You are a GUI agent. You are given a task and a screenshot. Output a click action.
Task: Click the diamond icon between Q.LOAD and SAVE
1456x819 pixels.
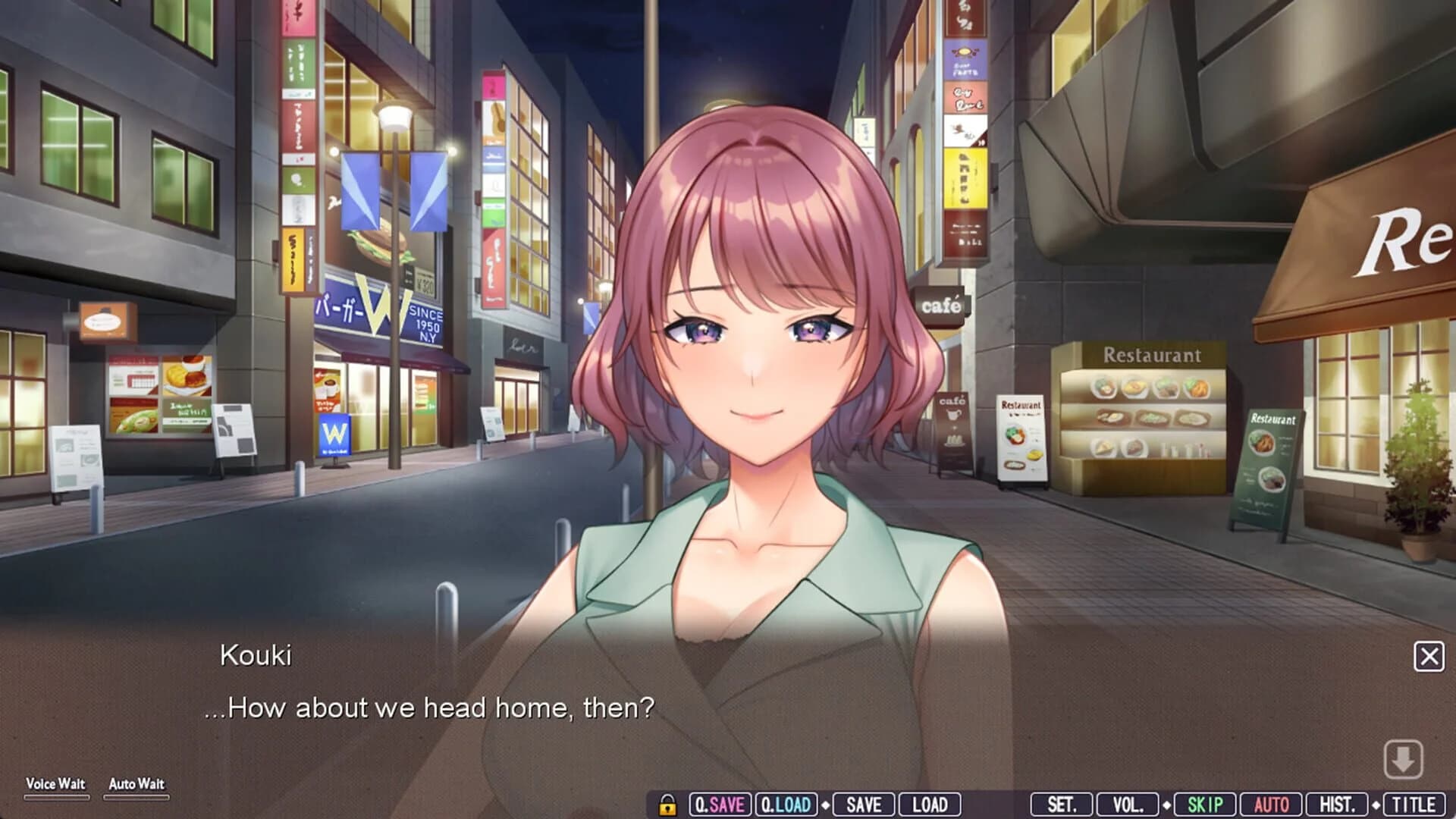pos(826,804)
